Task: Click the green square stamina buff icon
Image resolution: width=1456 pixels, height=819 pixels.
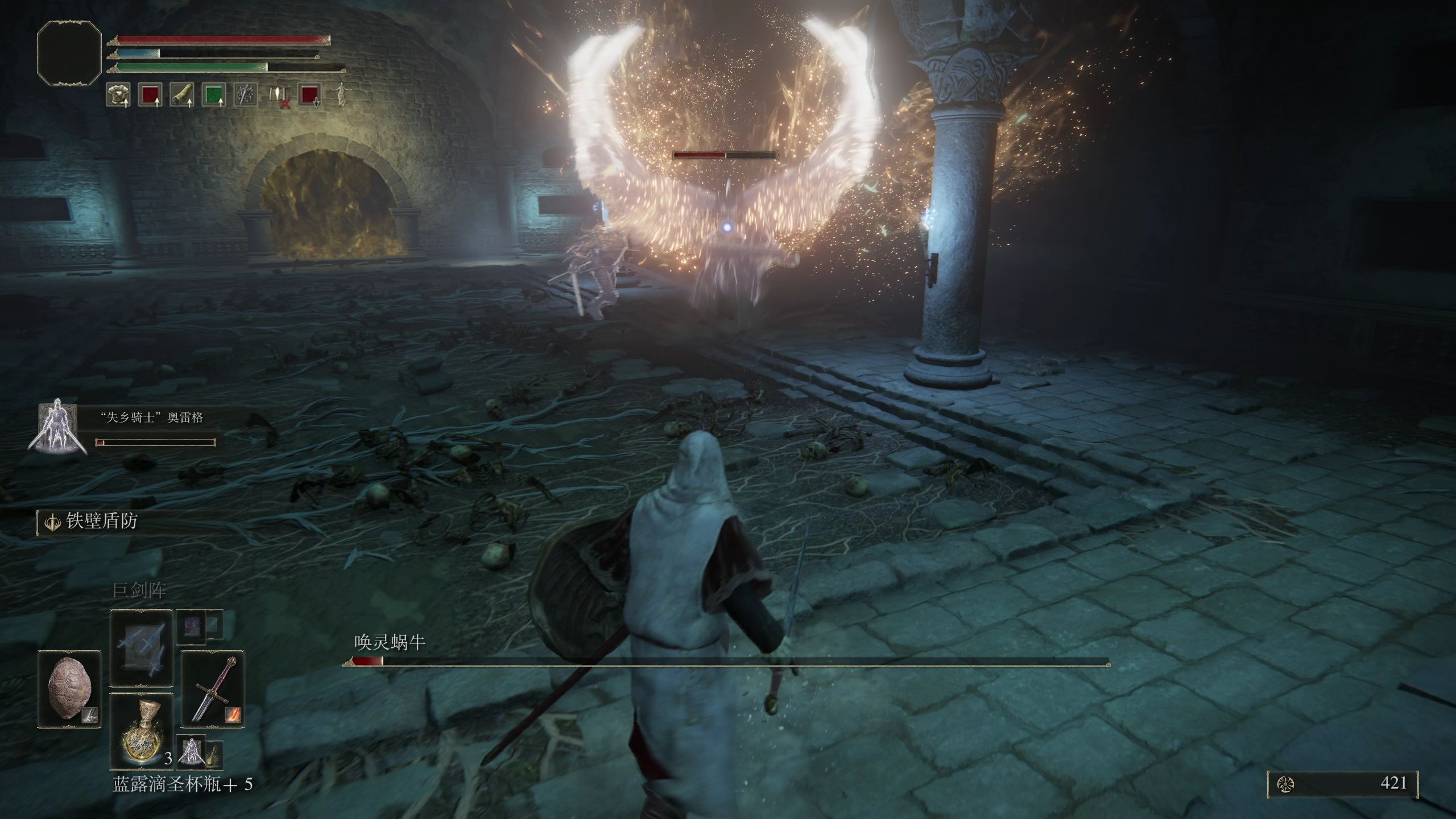Action: (x=214, y=95)
